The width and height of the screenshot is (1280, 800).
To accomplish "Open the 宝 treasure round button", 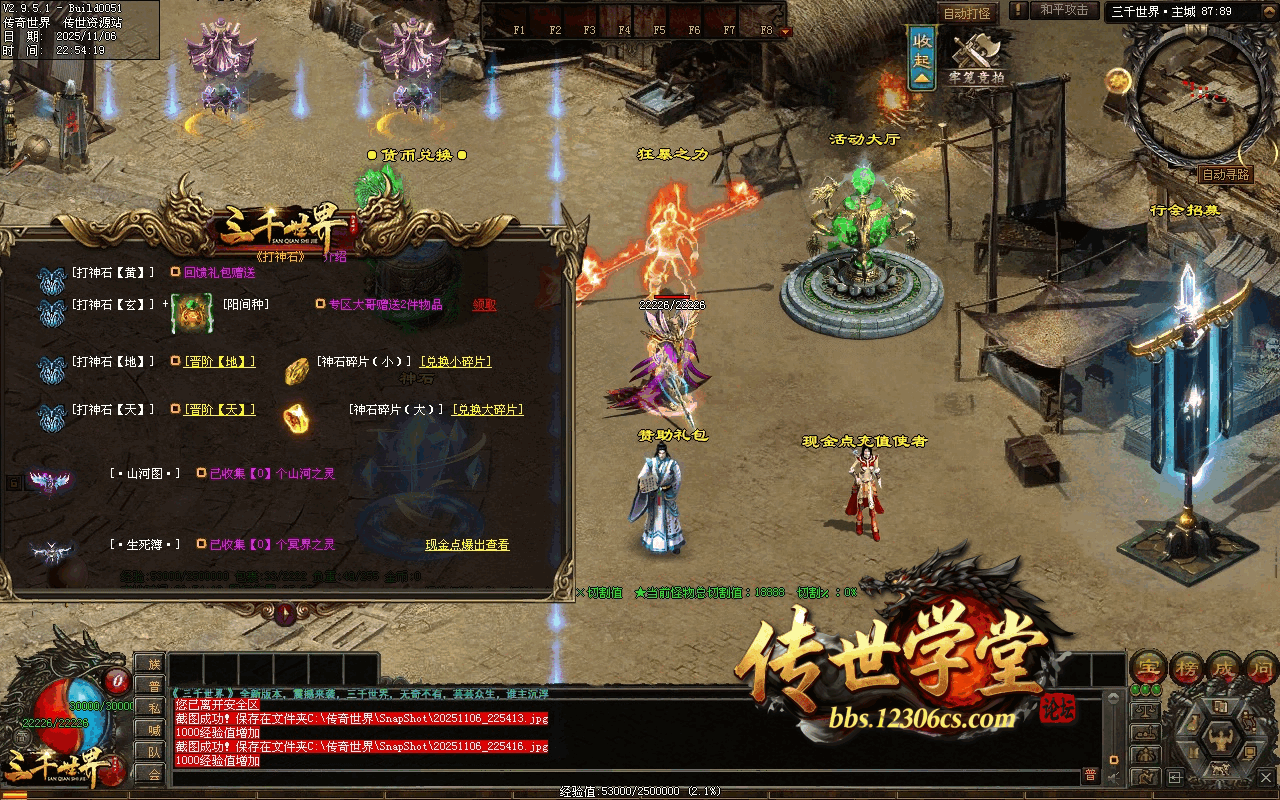I will (x=1148, y=667).
